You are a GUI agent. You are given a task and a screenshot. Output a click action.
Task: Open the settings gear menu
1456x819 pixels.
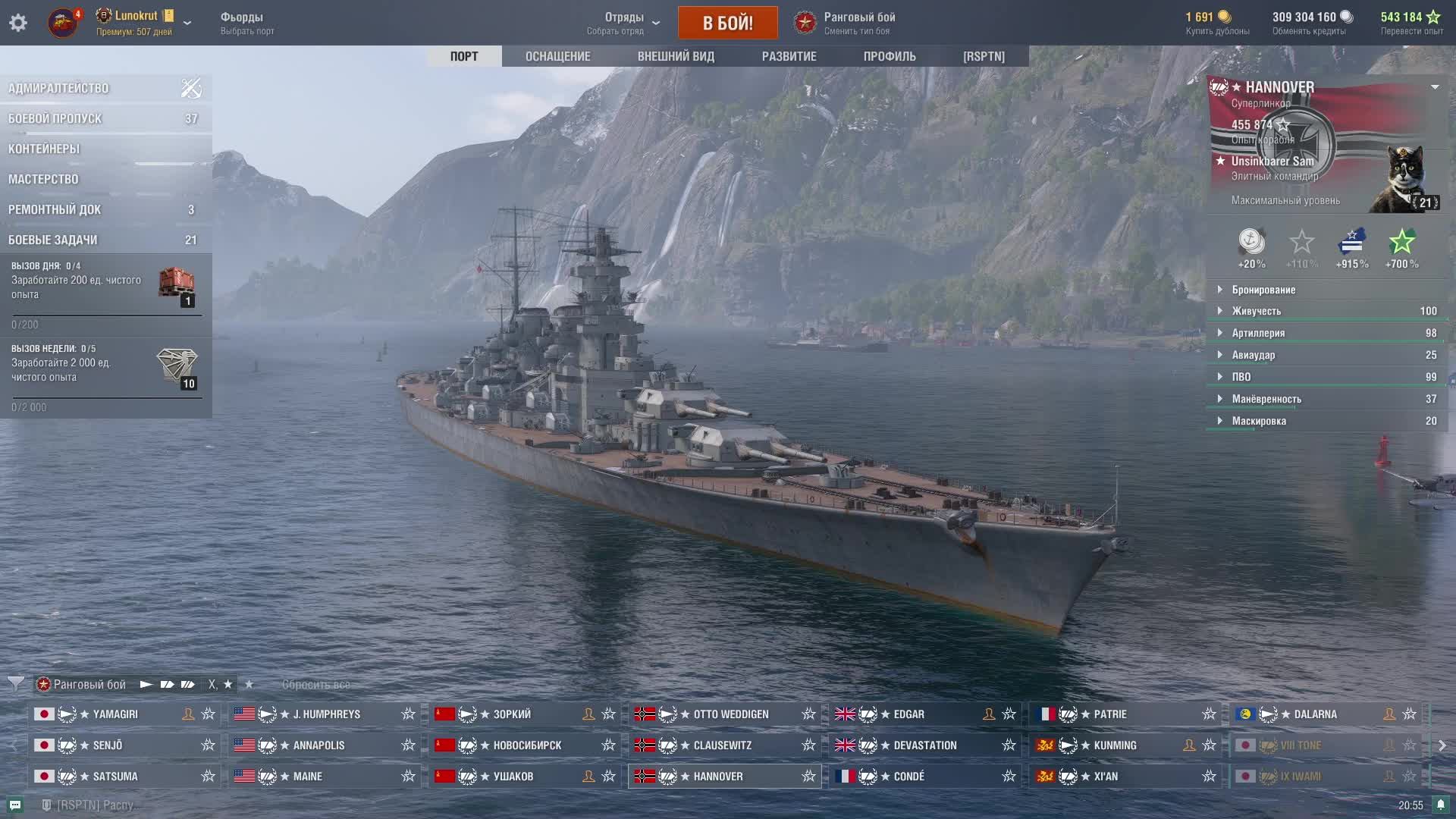(18, 23)
